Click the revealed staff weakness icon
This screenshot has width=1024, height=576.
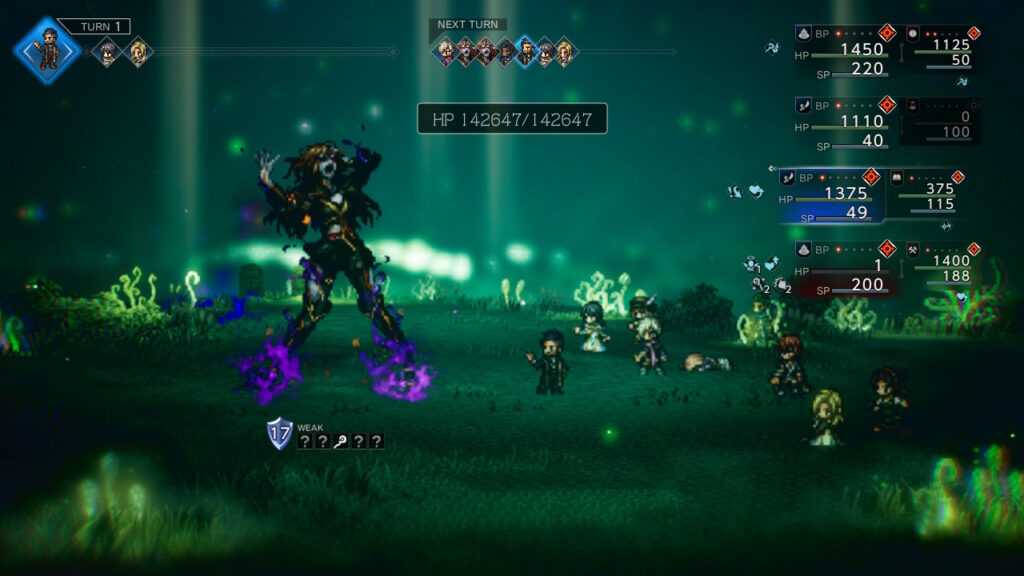(341, 441)
